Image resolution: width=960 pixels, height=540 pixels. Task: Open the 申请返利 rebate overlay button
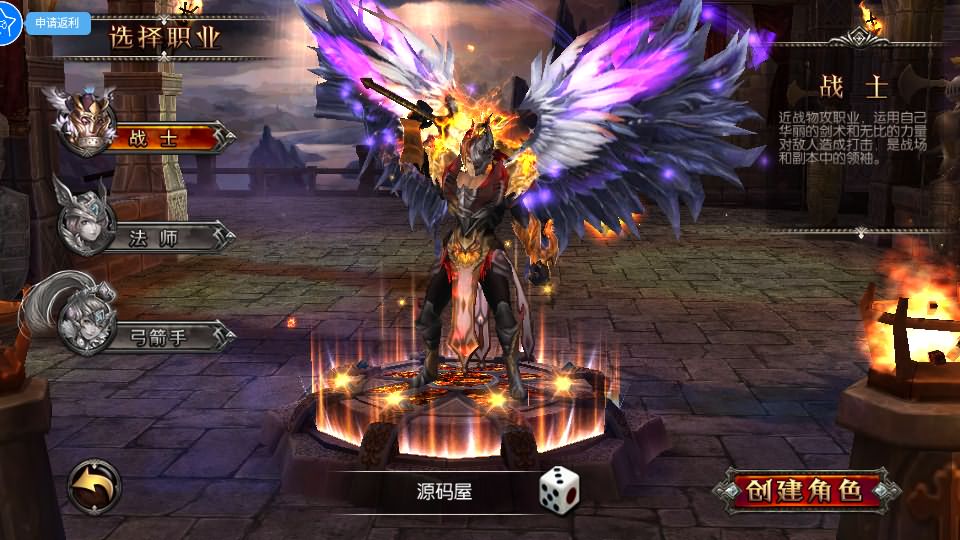click(x=58, y=22)
